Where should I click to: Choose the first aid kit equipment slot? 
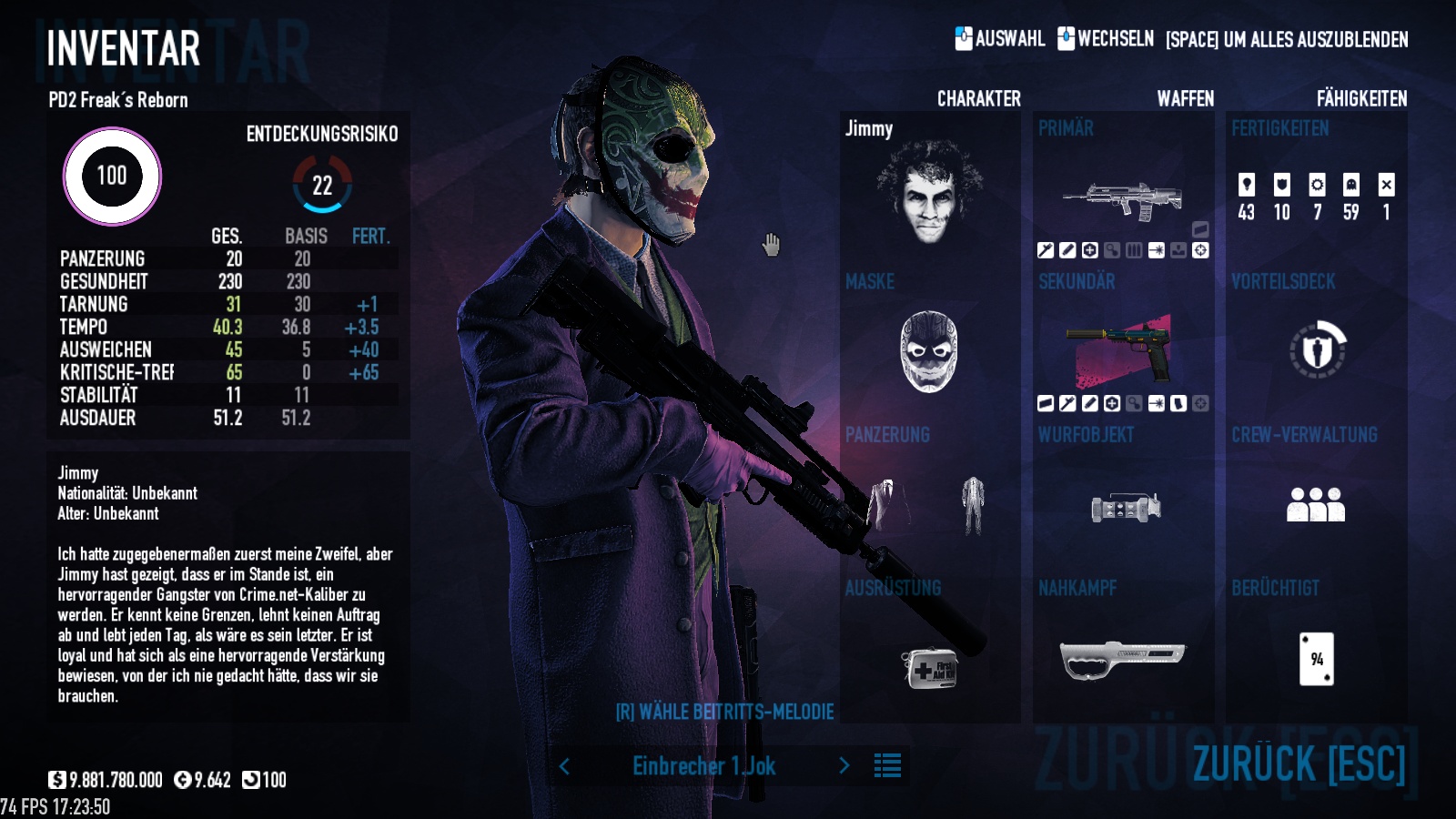point(929,668)
